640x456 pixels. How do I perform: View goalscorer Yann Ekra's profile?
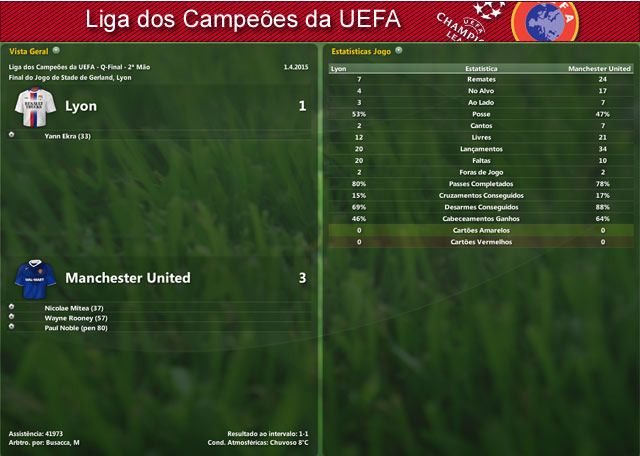pos(68,135)
